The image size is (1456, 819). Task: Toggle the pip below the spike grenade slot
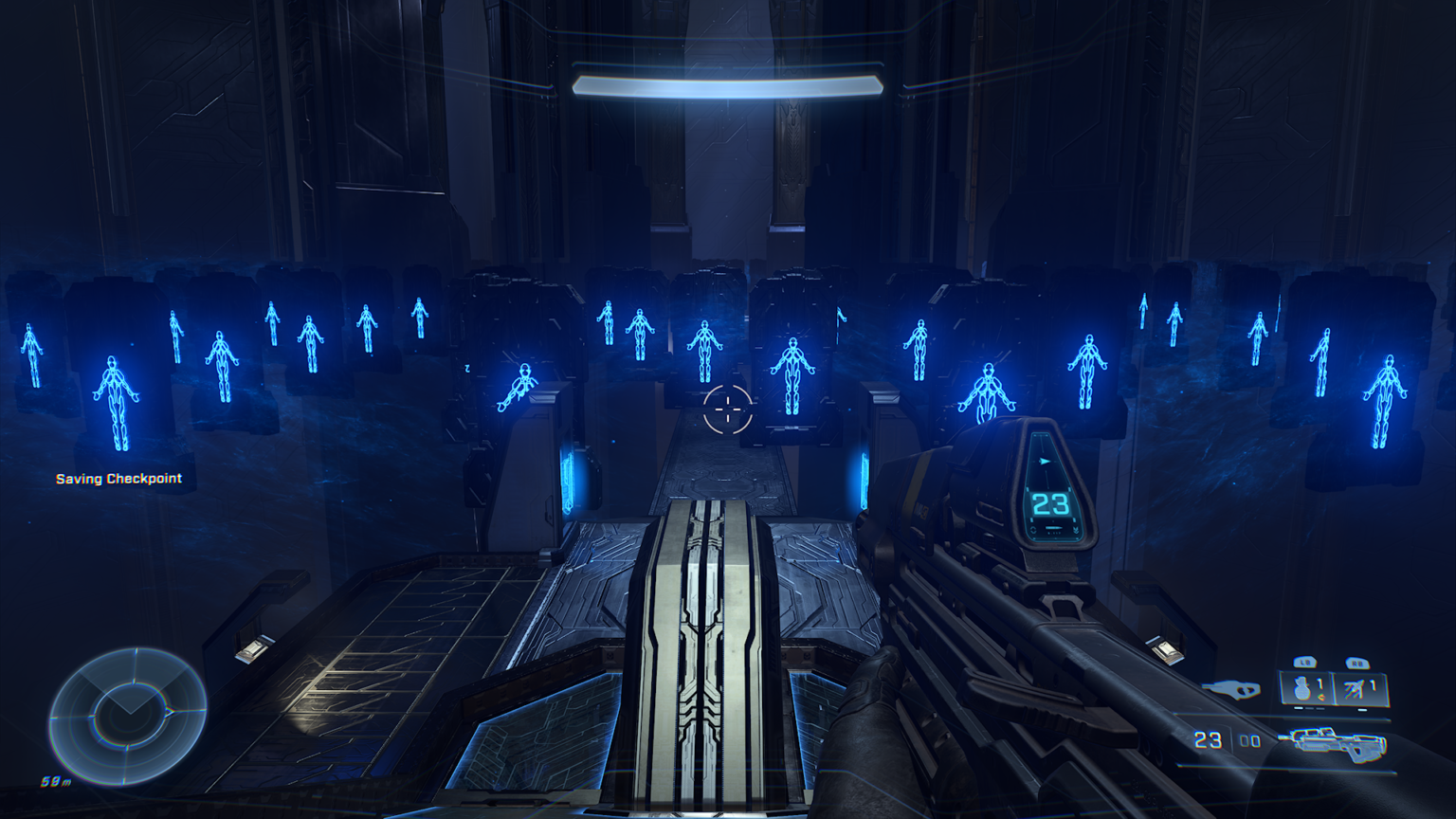pos(1361,709)
